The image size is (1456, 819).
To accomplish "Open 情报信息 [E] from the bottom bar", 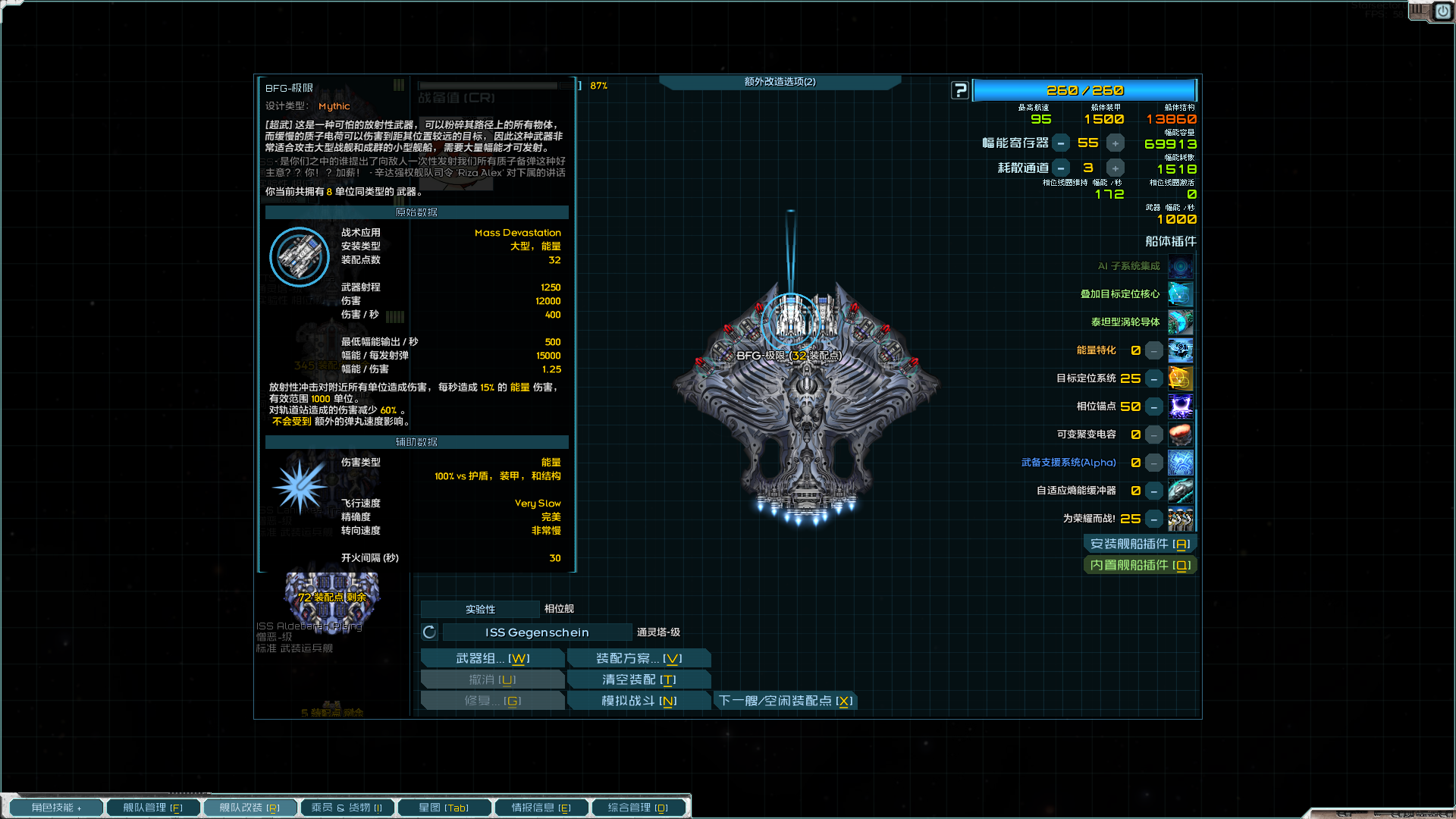I will pos(541,807).
